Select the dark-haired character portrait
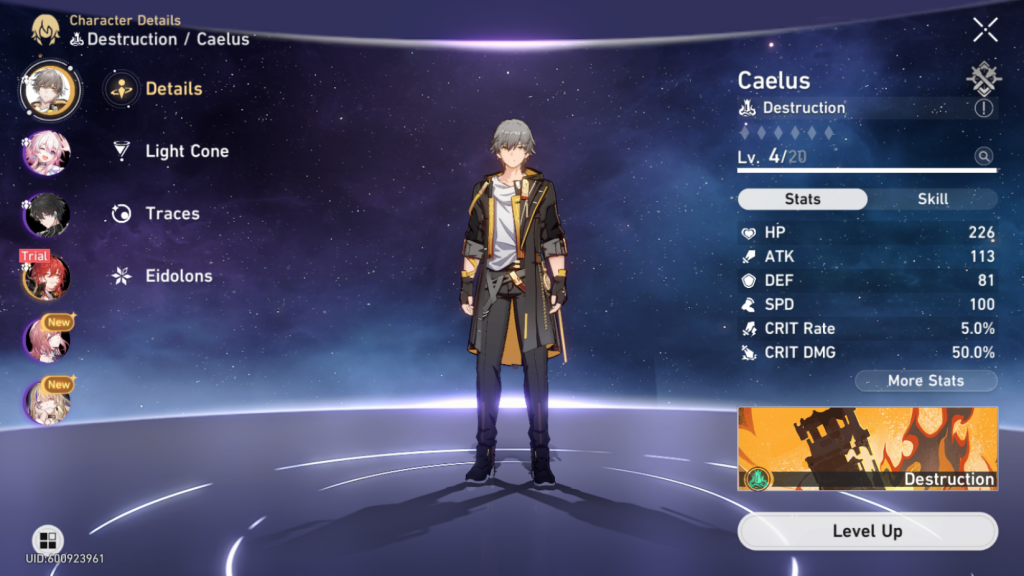Screen dimensions: 1024x576 click(46, 214)
